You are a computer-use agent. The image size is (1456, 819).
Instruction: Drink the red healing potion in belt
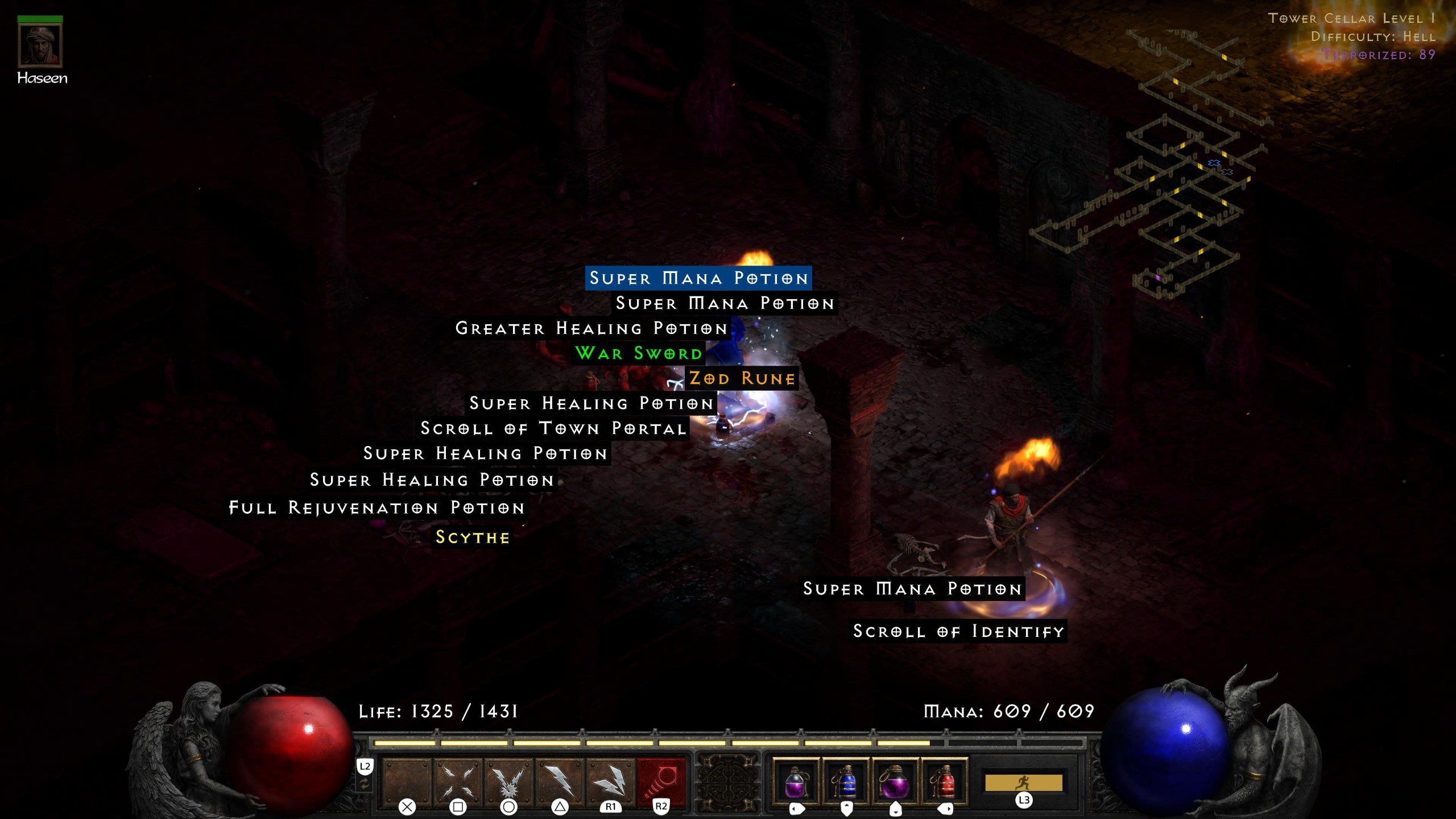point(945,782)
